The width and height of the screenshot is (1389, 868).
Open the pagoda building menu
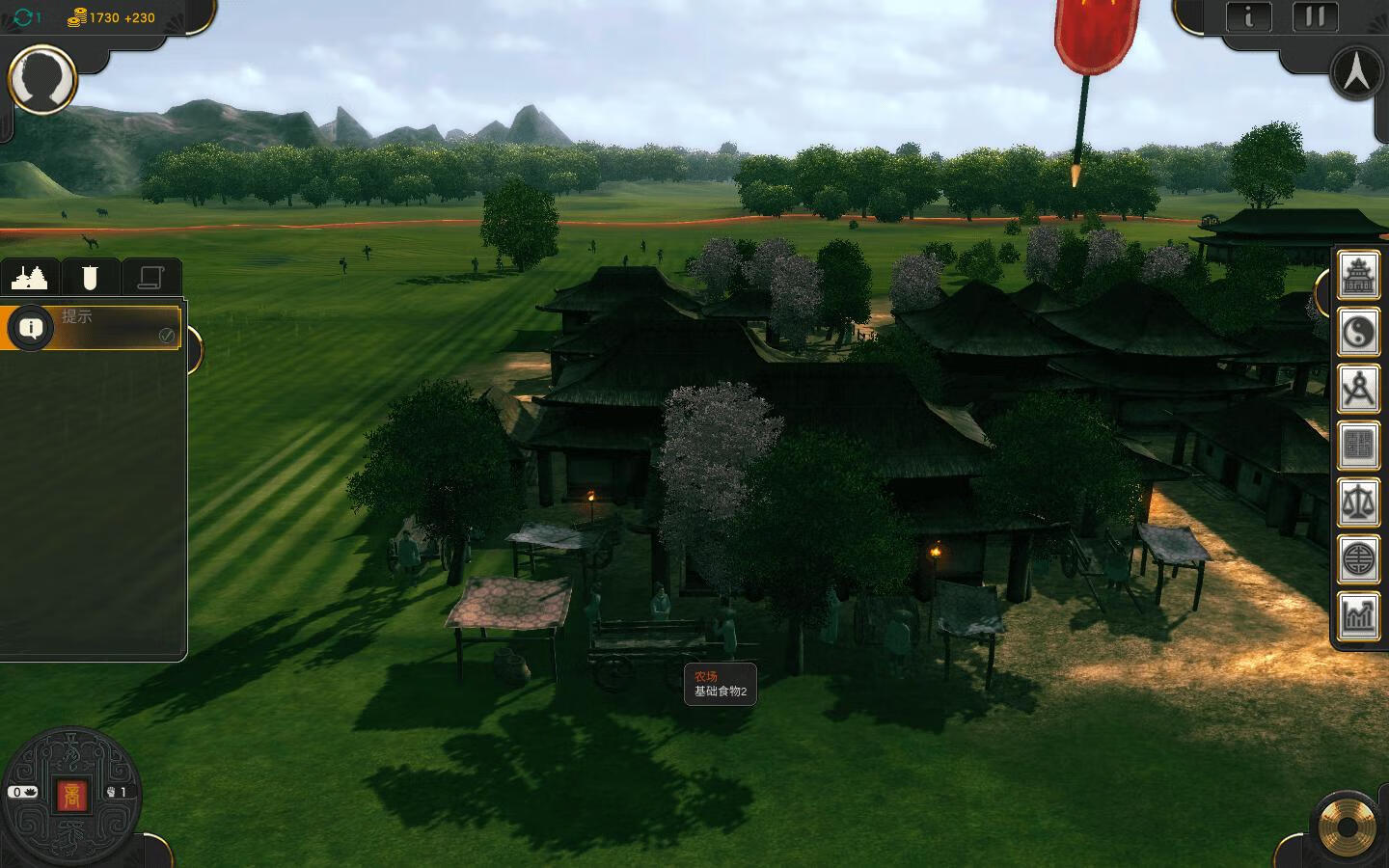click(x=1358, y=278)
